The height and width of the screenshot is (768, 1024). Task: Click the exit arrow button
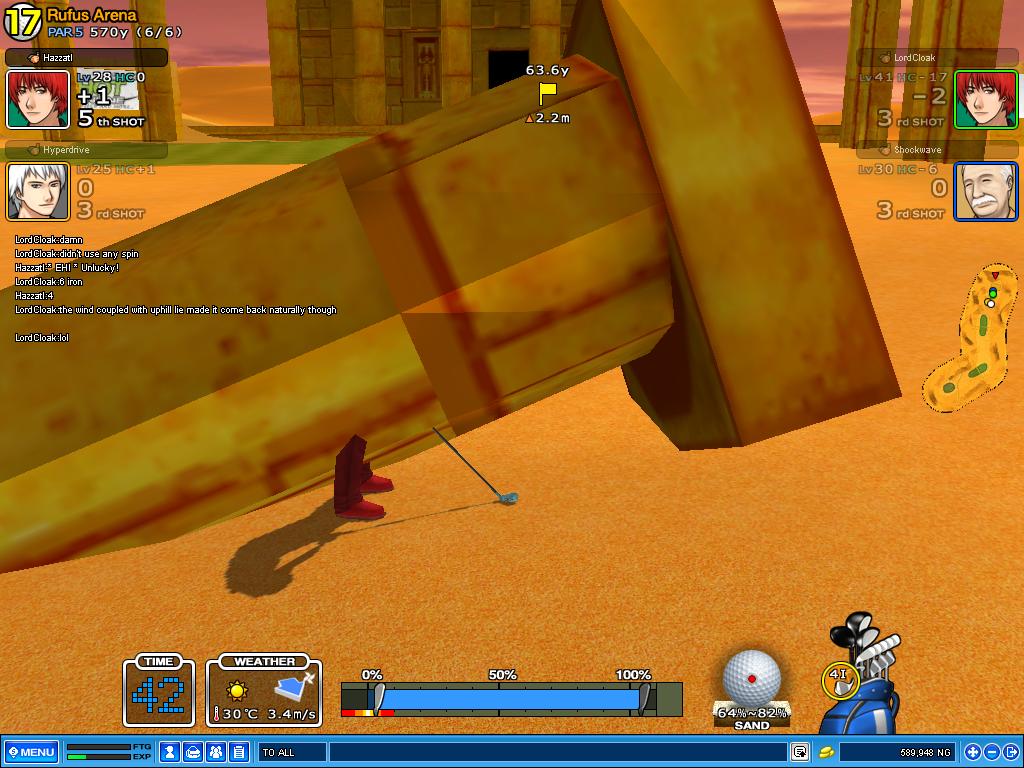pyautogui.click(x=1011, y=752)
